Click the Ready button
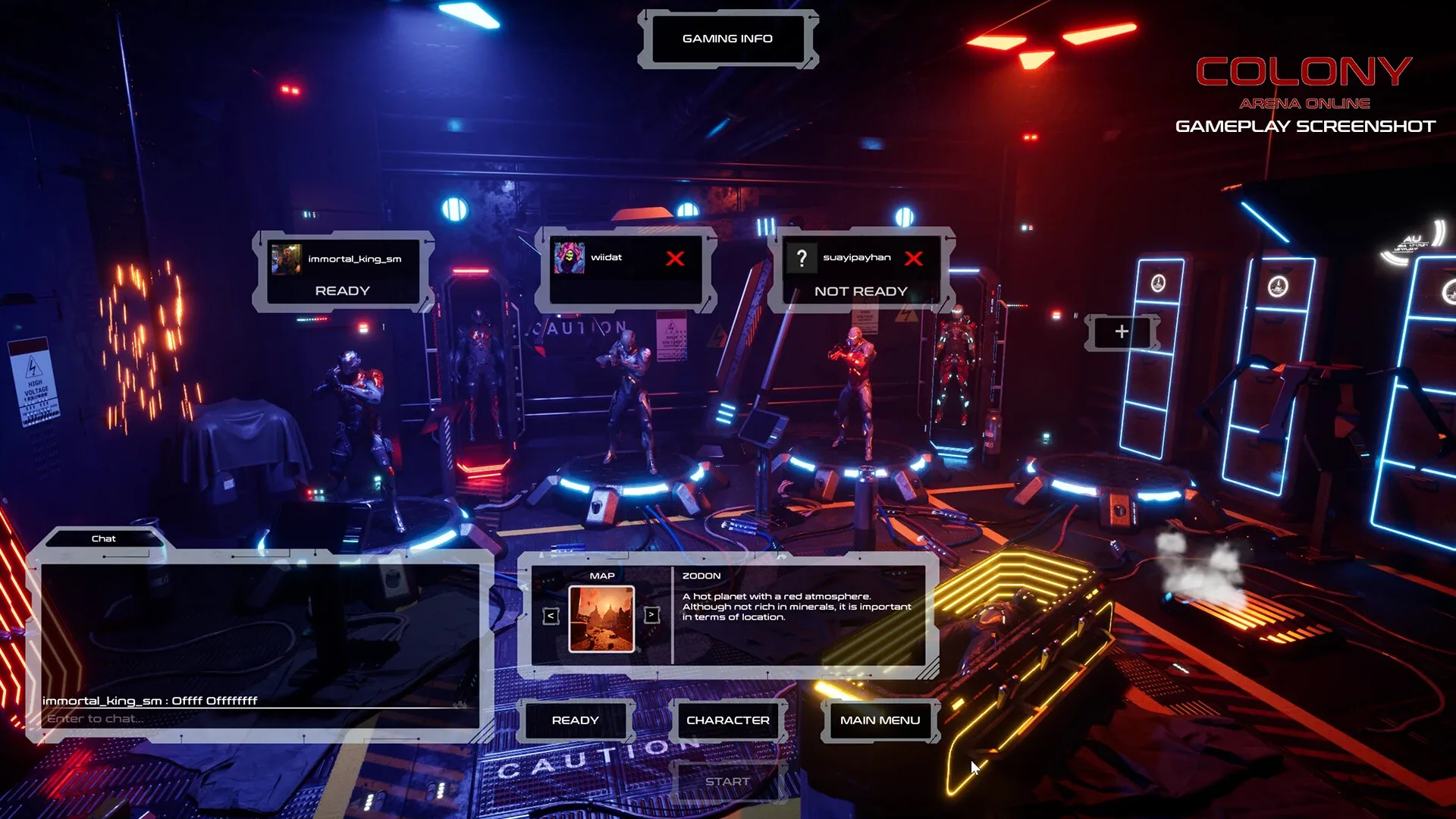The height and width of the screenshot is (819, 1456). [x=576, y=720]
